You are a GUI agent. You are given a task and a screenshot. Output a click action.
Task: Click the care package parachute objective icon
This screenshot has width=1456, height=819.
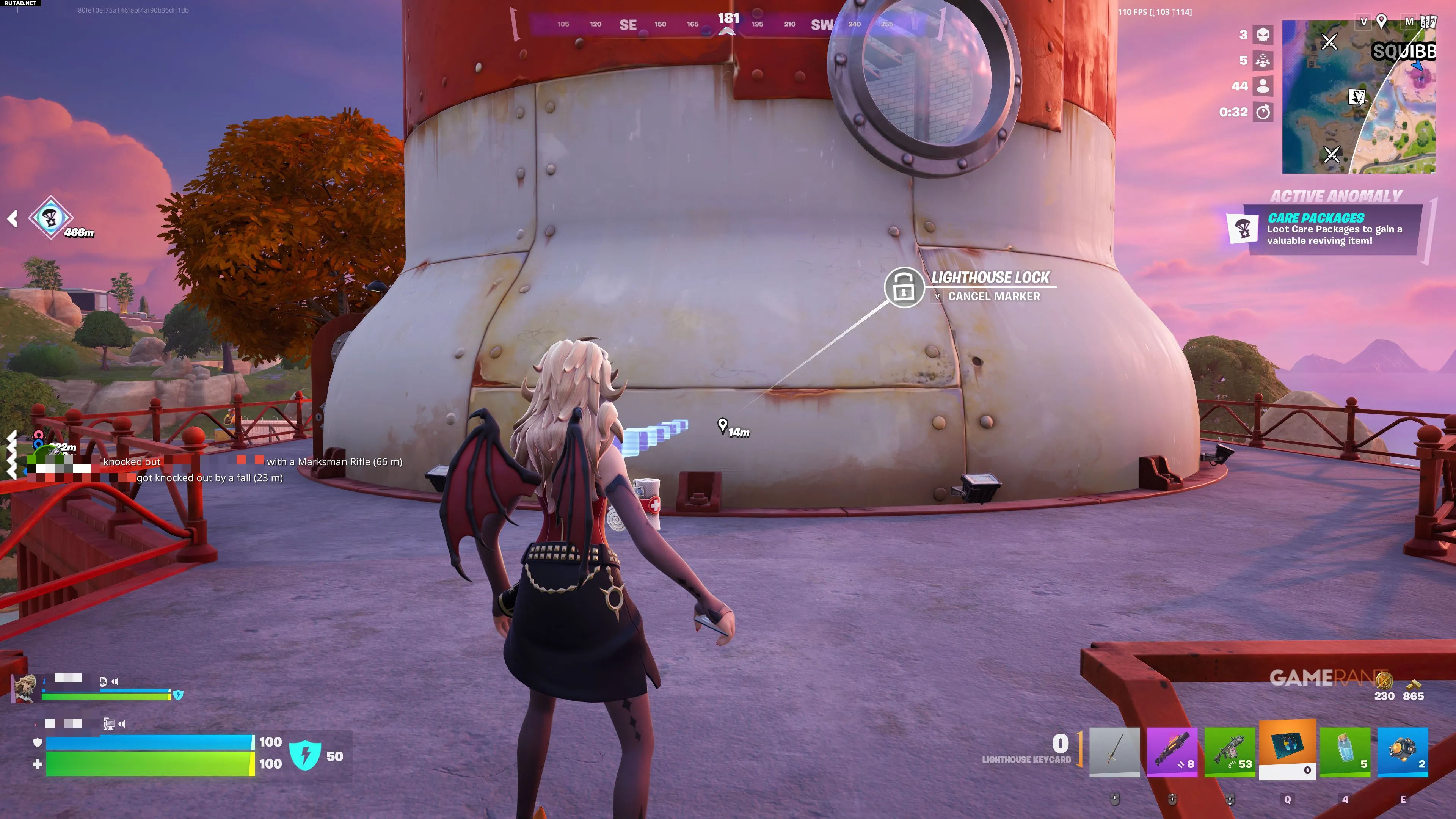click(x=50, y=218)
